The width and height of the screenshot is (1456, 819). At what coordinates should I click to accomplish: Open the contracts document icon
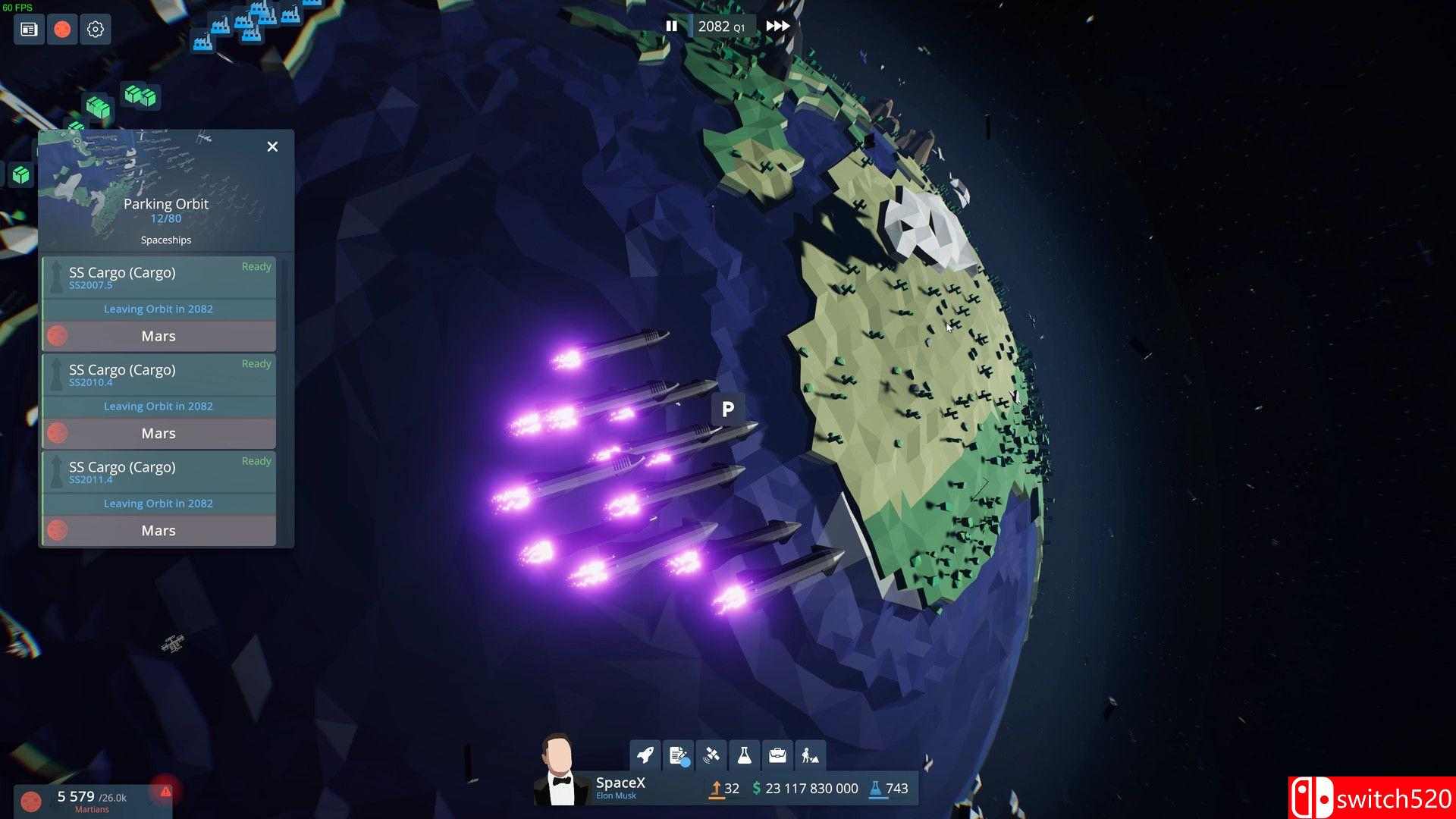[x=679, y=755]
